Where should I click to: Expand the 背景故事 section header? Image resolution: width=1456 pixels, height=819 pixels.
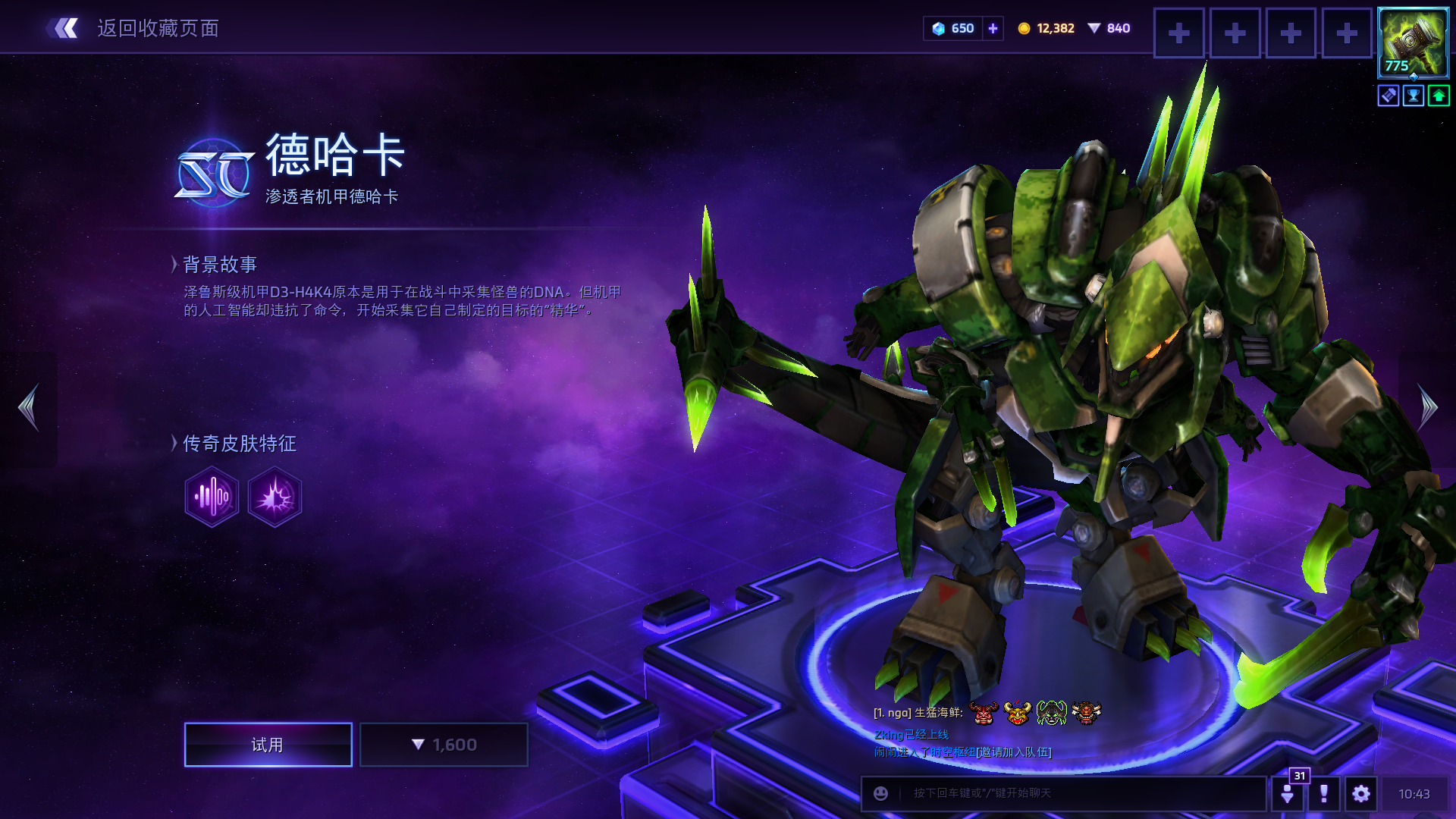click(x=219, y=264)
